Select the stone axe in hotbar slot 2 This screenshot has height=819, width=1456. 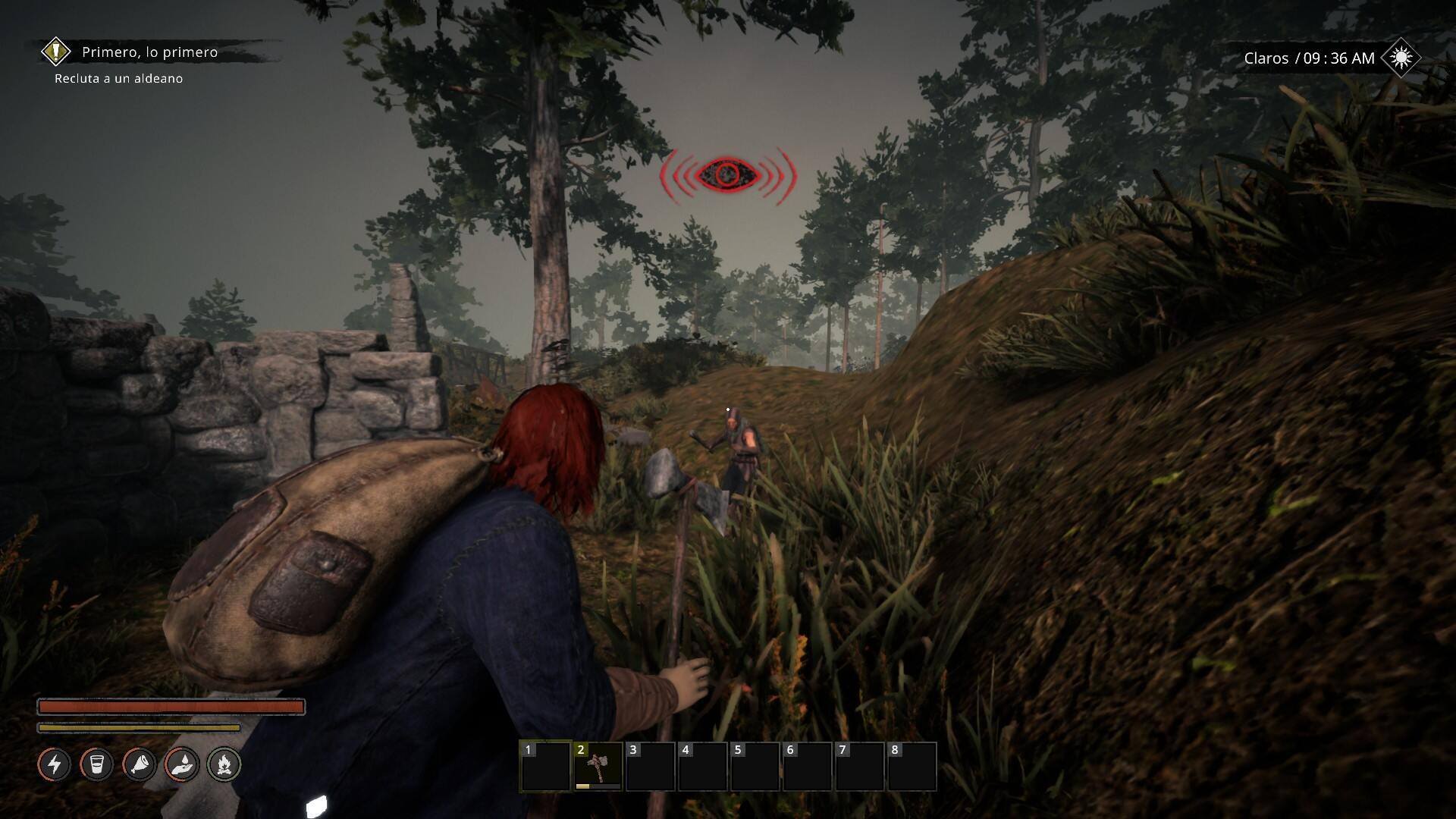[x=598, y=767]
